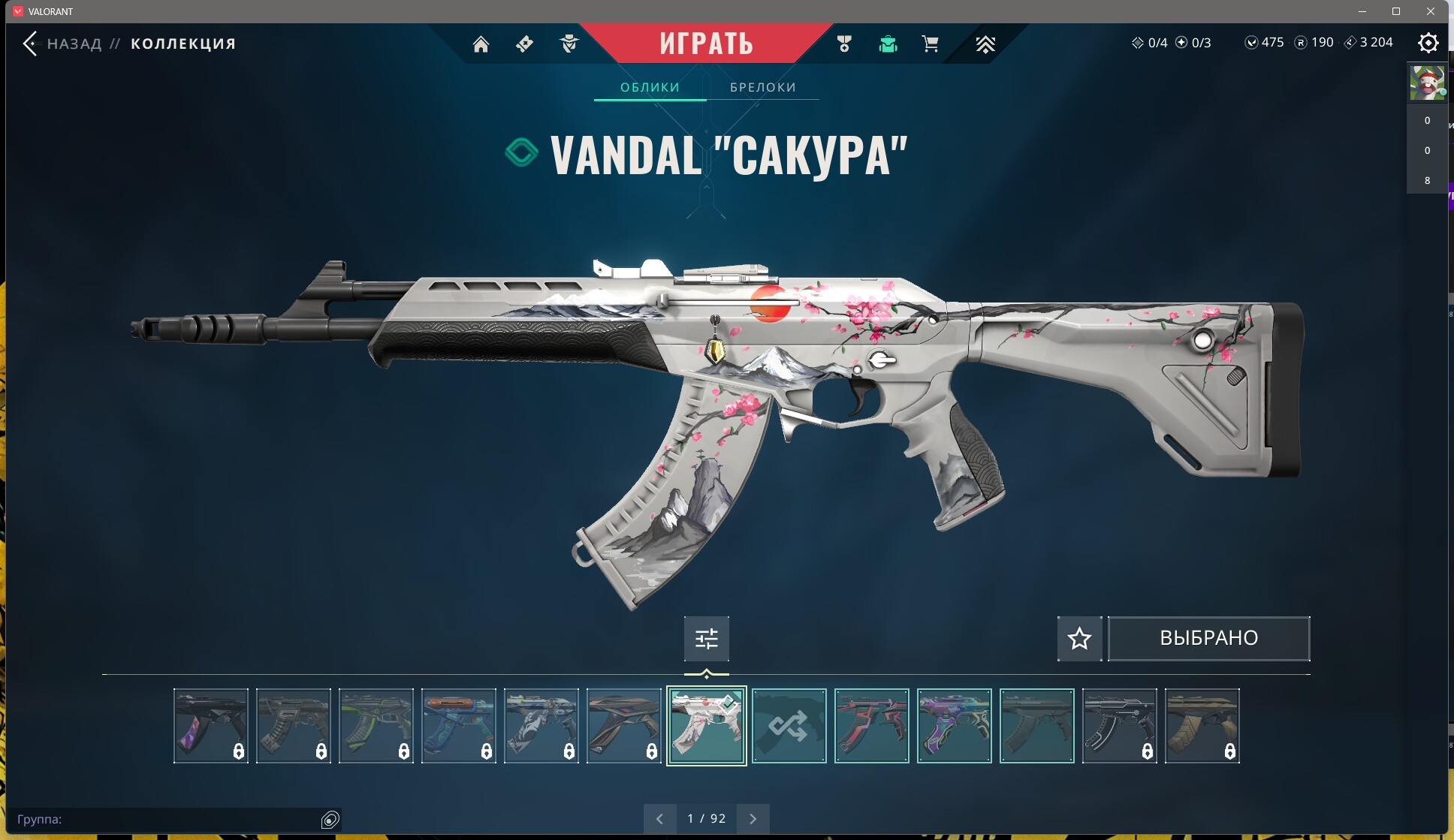Open the settings gear

tap(1428, 43)
